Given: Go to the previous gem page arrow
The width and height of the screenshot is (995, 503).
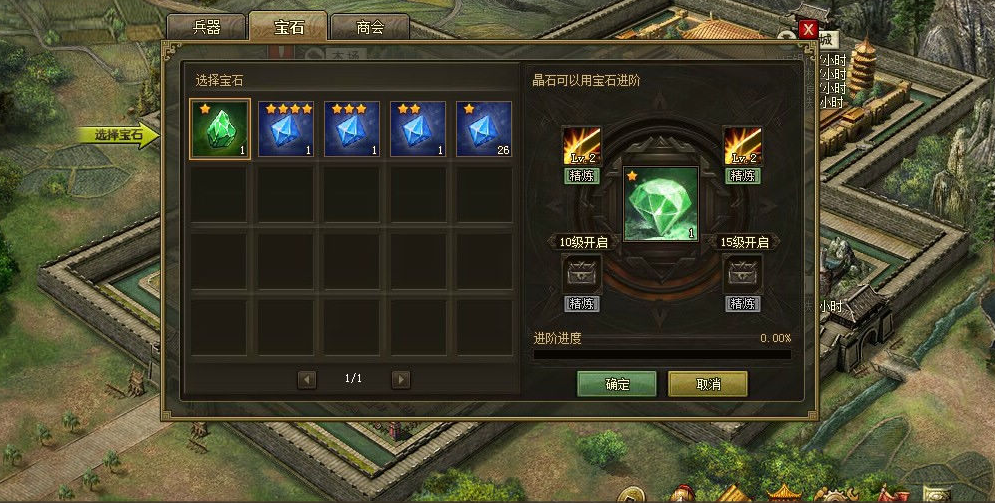Looking at the screenshot, I should [307, 379].
